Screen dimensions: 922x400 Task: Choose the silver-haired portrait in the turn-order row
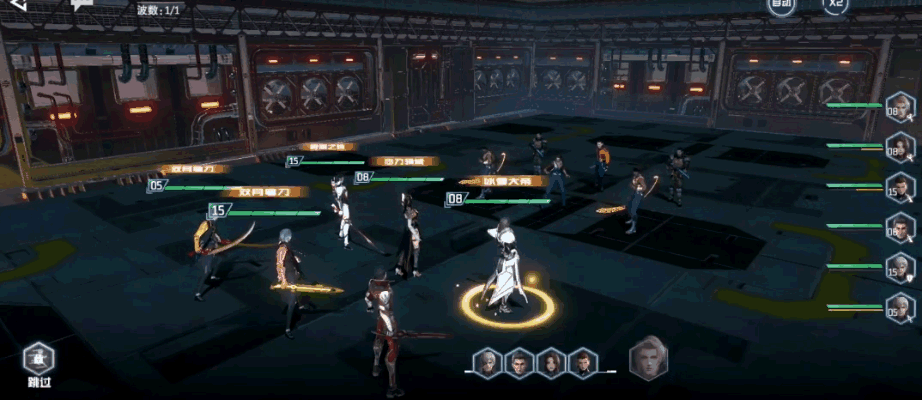[x=487, y=362]
